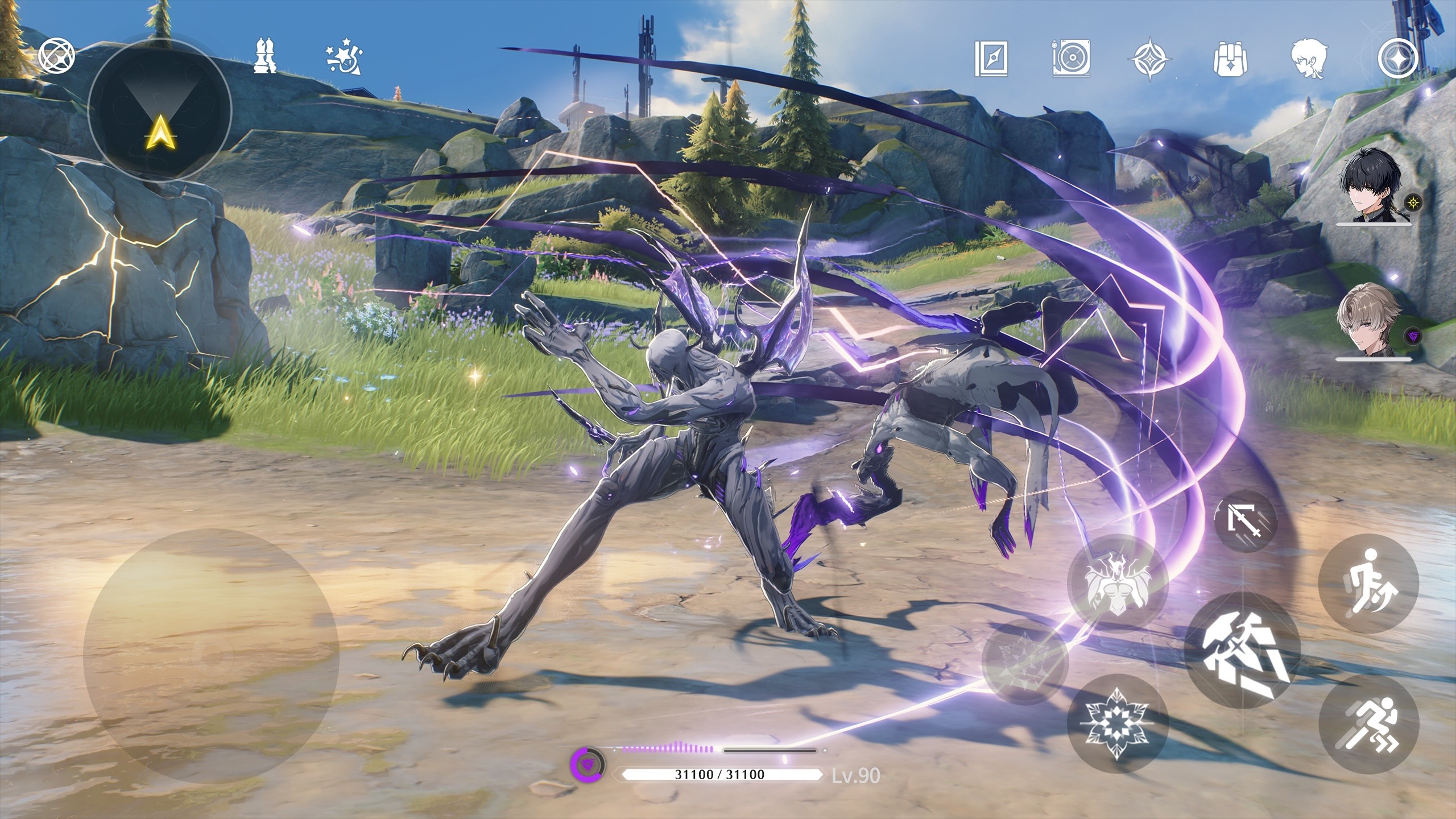Trigger the basic attack button
The height and width of the screenshot is (819, 1456).
coord(1243,650)
